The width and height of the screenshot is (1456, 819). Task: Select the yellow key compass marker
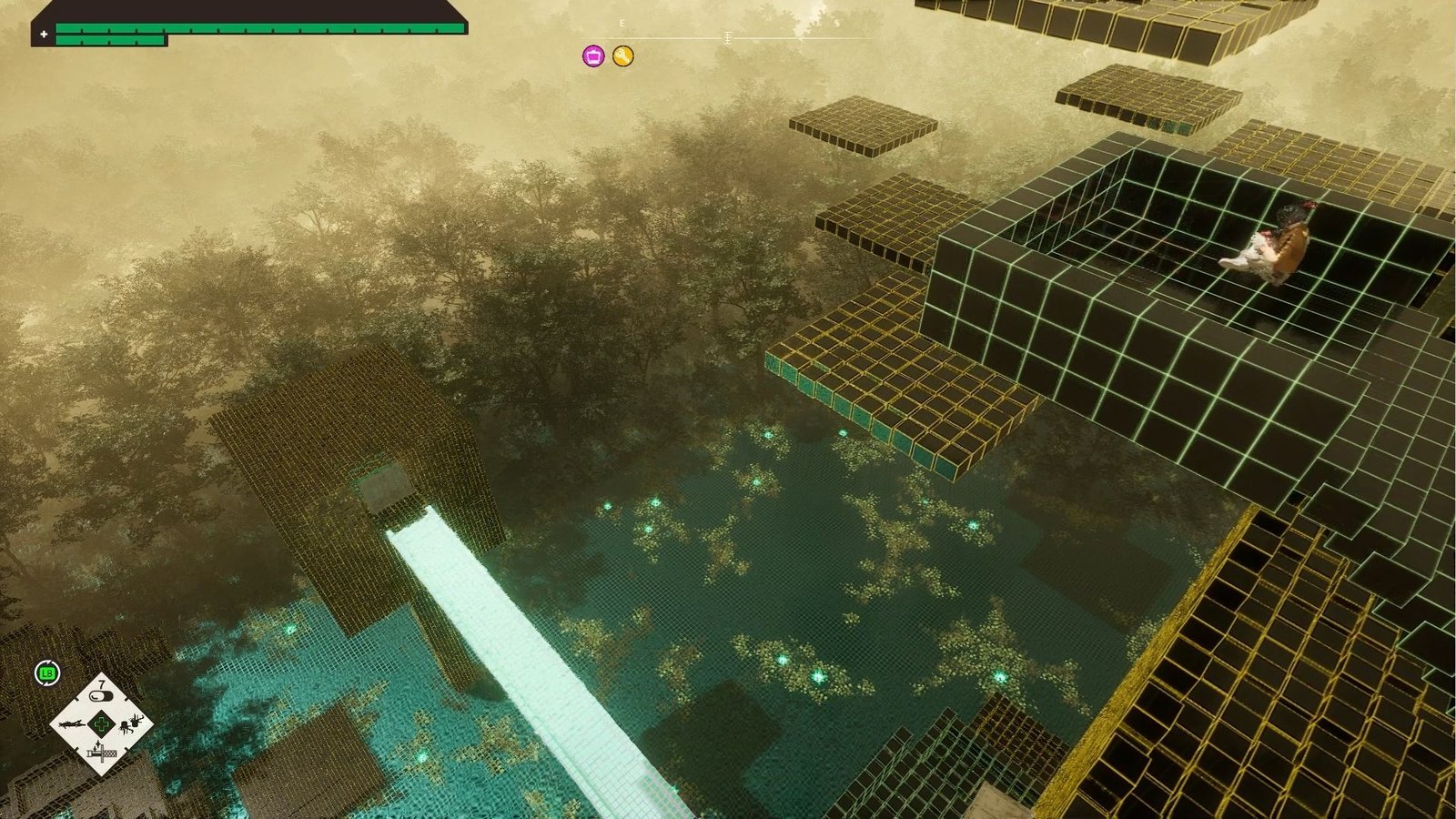(x=622, y=56)
